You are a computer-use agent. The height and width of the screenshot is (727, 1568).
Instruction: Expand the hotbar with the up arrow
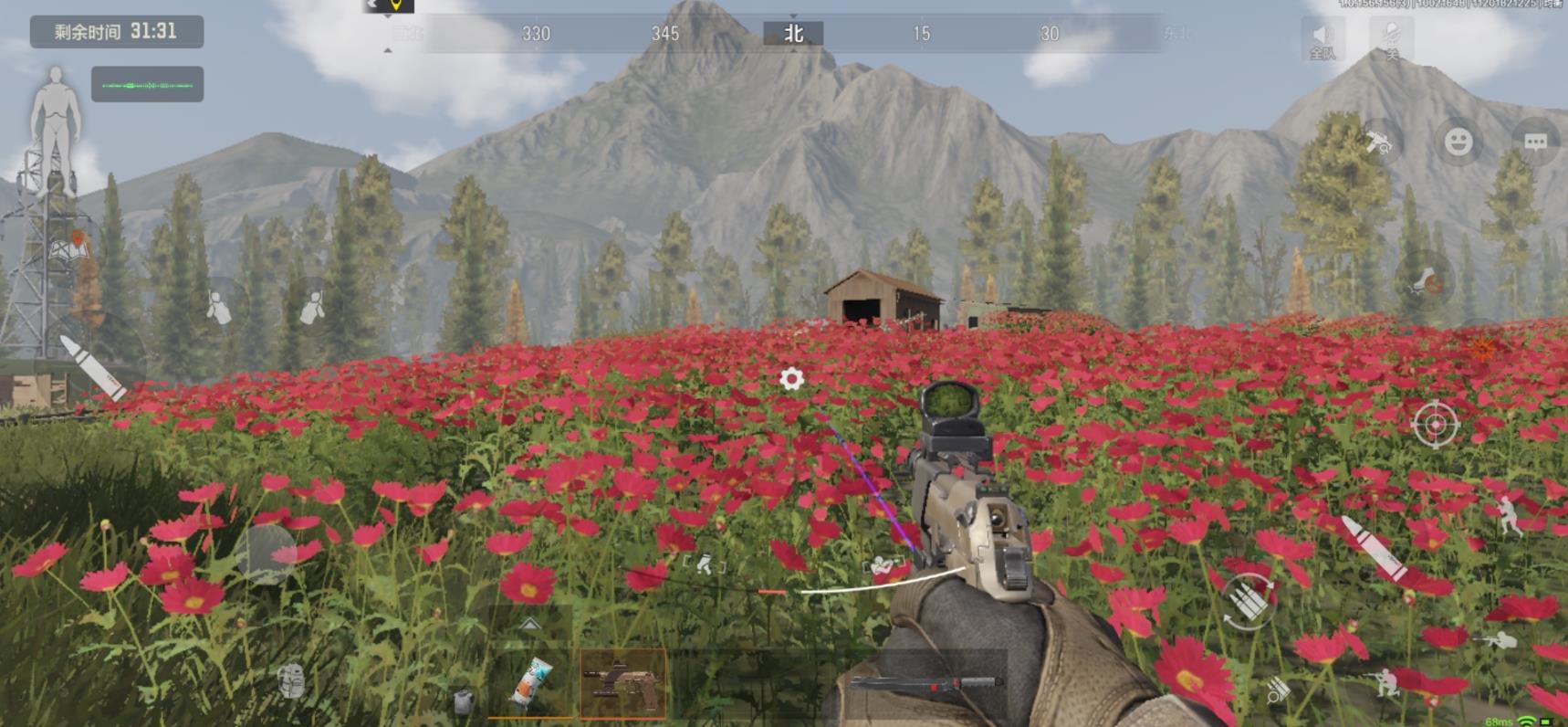(530, 624)
